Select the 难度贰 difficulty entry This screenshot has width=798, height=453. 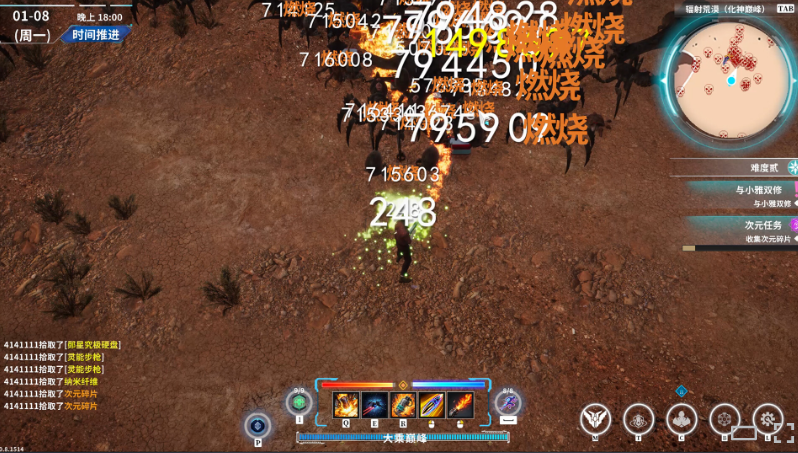(763, 167)
